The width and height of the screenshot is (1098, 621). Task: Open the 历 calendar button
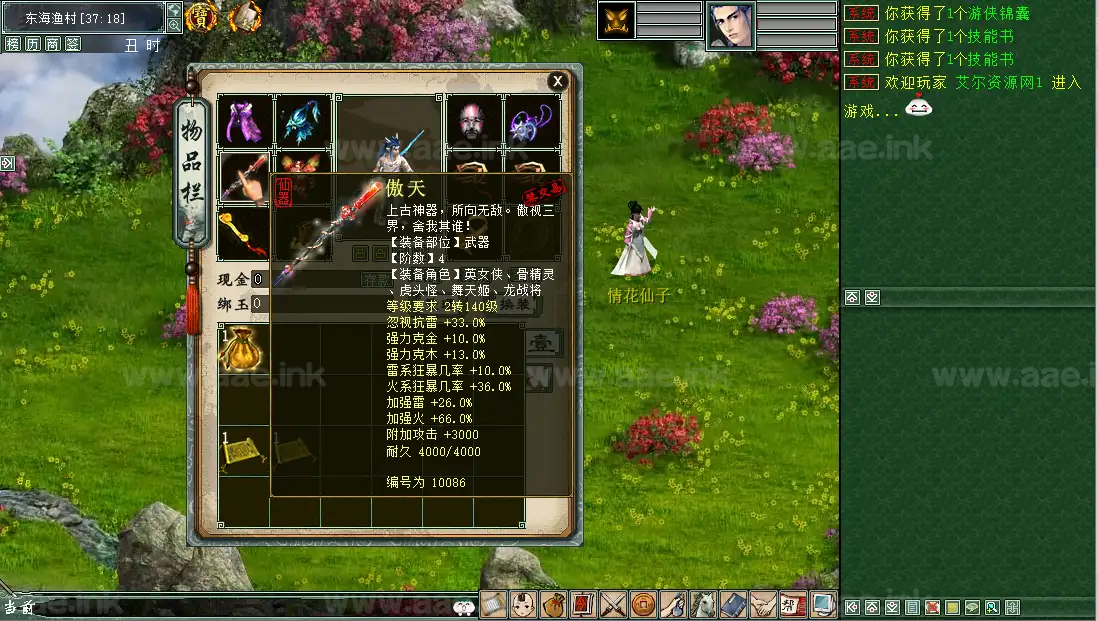pos(33,44)
